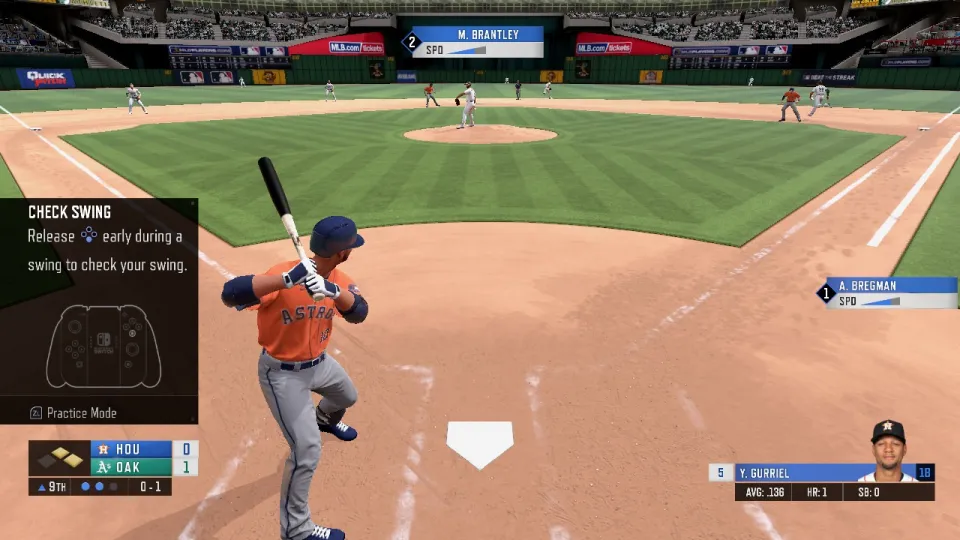Click the base runners diamond indicator
The width and height of the screenshot is (960, 540).
click(60, 459)
